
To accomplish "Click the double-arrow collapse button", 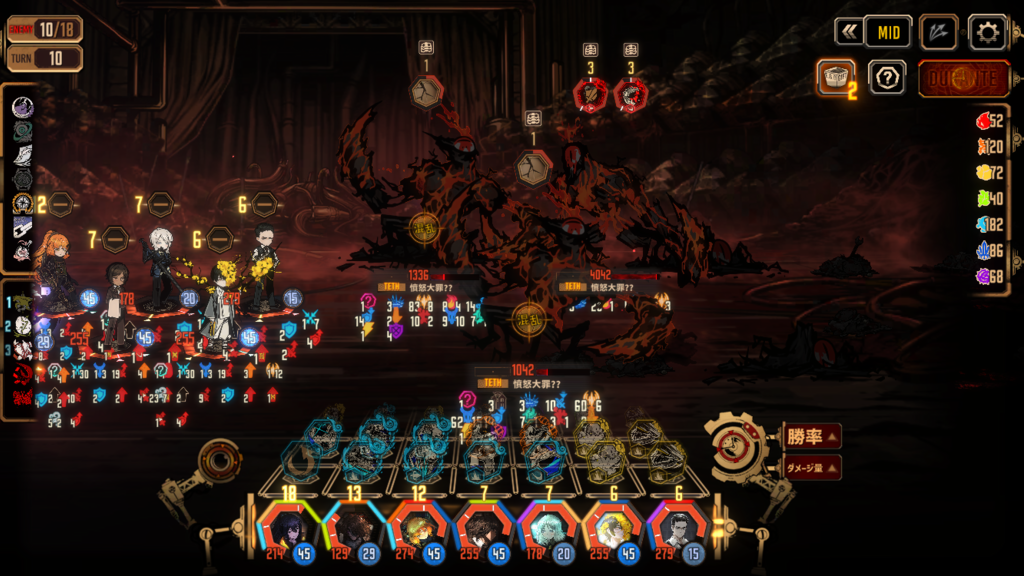I will point(849,32).
